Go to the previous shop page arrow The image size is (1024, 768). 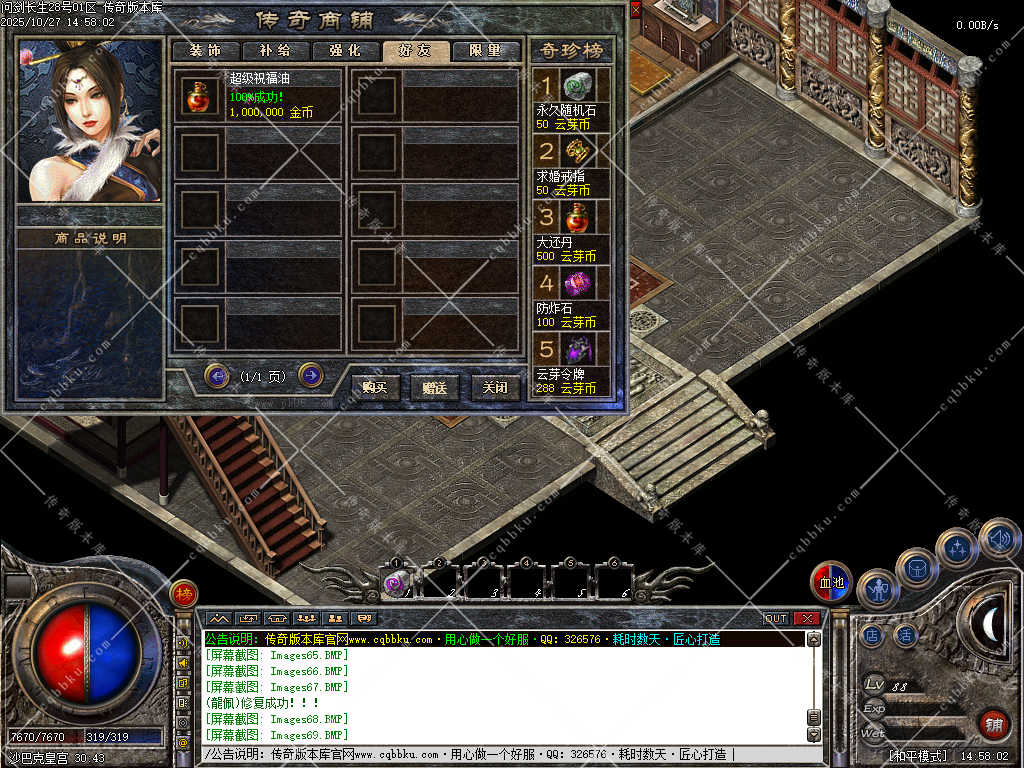tap(216, 375)
